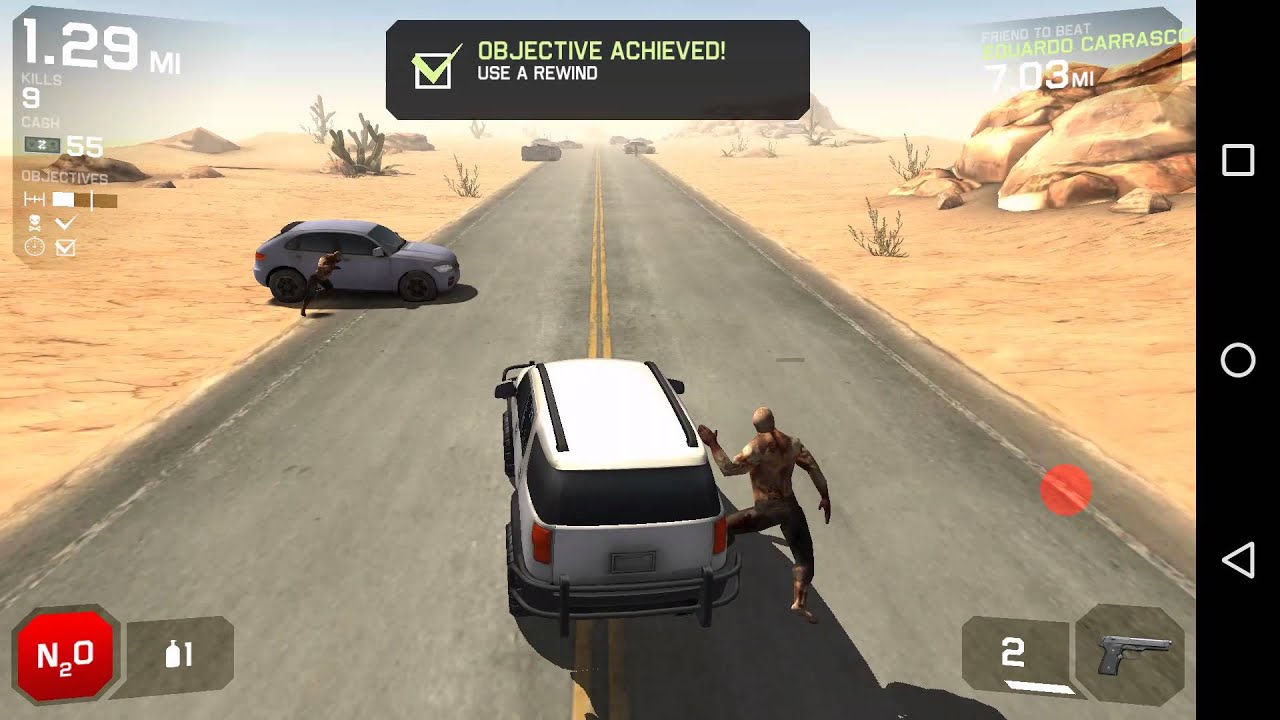
Task: Tap the Android home circle button
Action: point(1238,360)
